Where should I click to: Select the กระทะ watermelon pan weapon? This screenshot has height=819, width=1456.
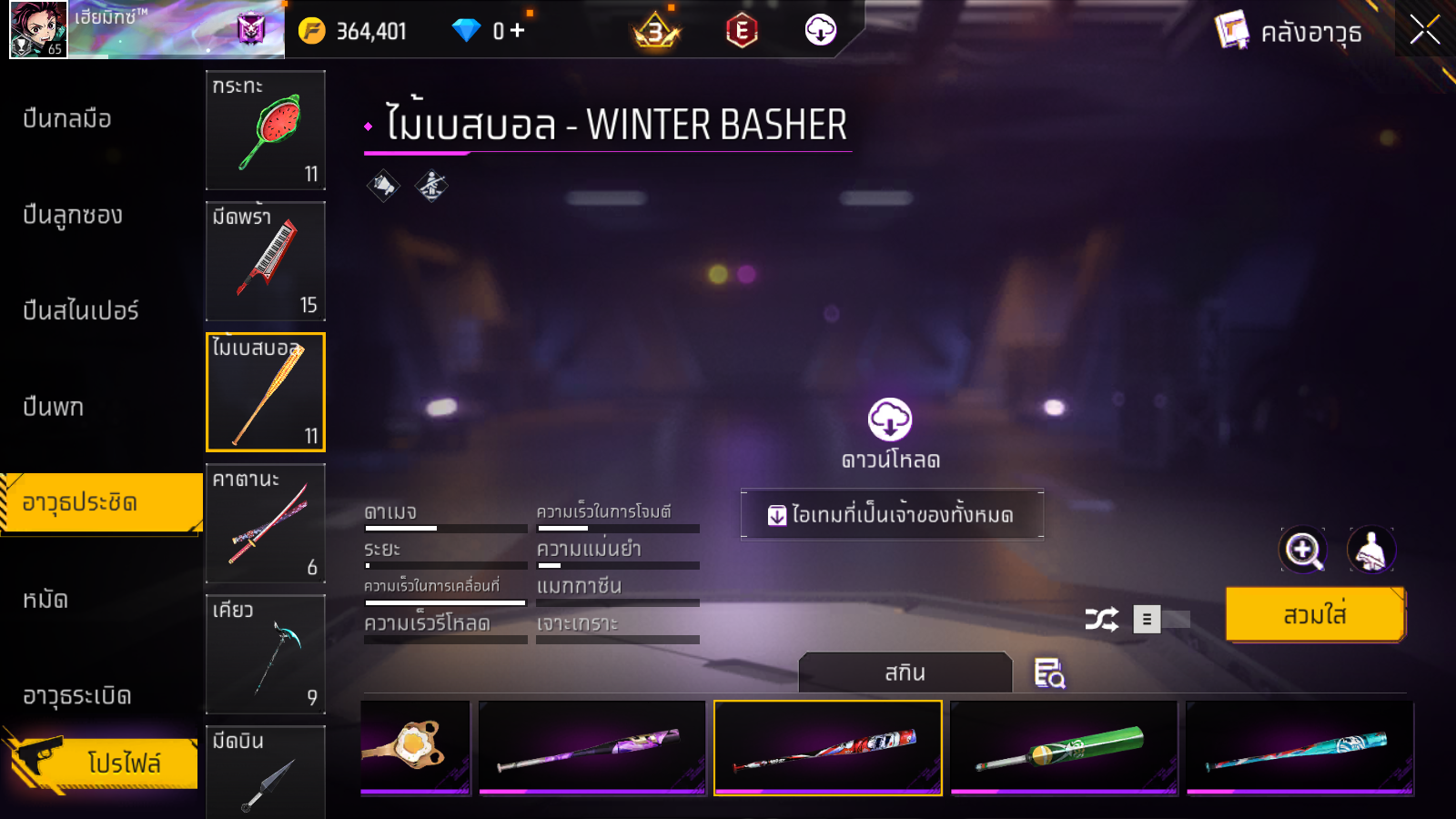click(x=266, y=130)
